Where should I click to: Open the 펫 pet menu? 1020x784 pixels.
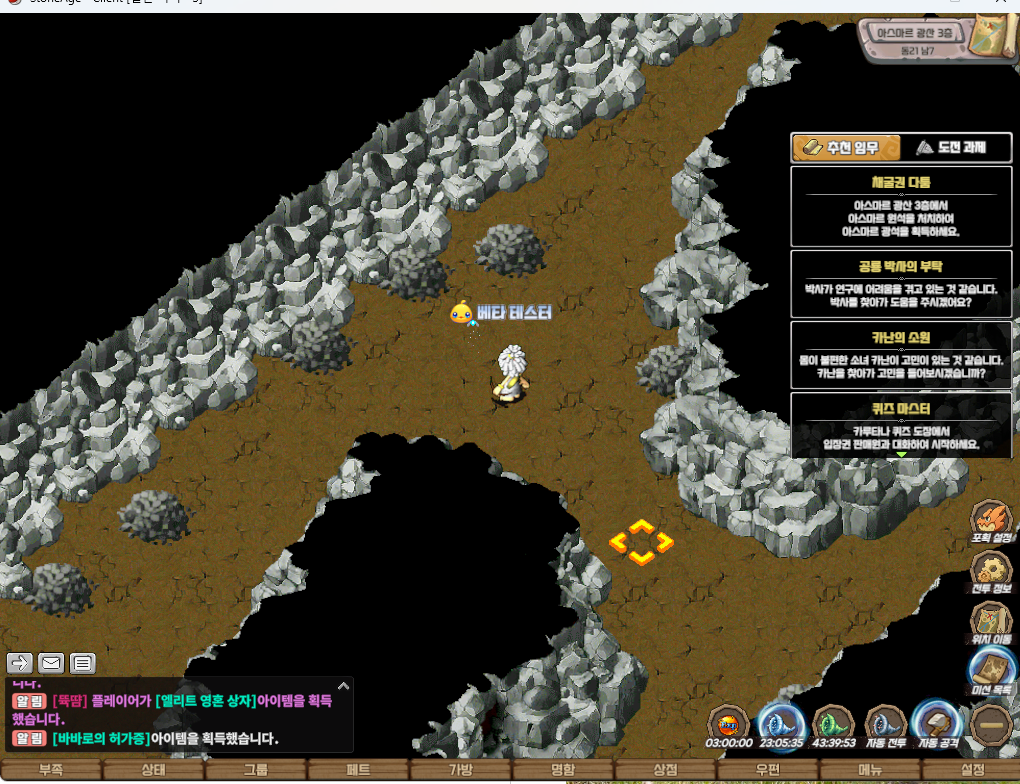click(x=358, y=770)
